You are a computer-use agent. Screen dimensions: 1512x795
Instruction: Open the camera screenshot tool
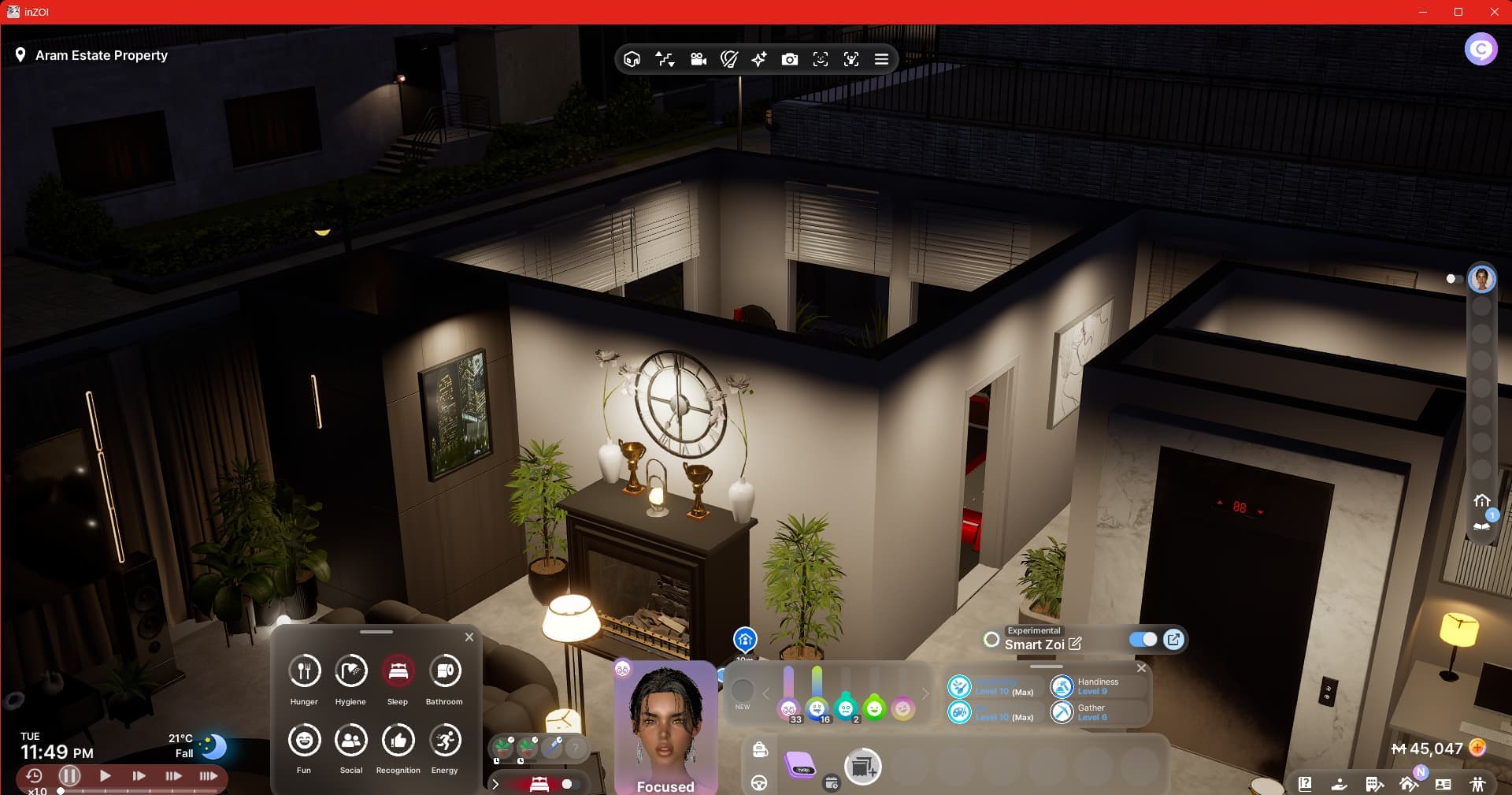click(789, 60)
